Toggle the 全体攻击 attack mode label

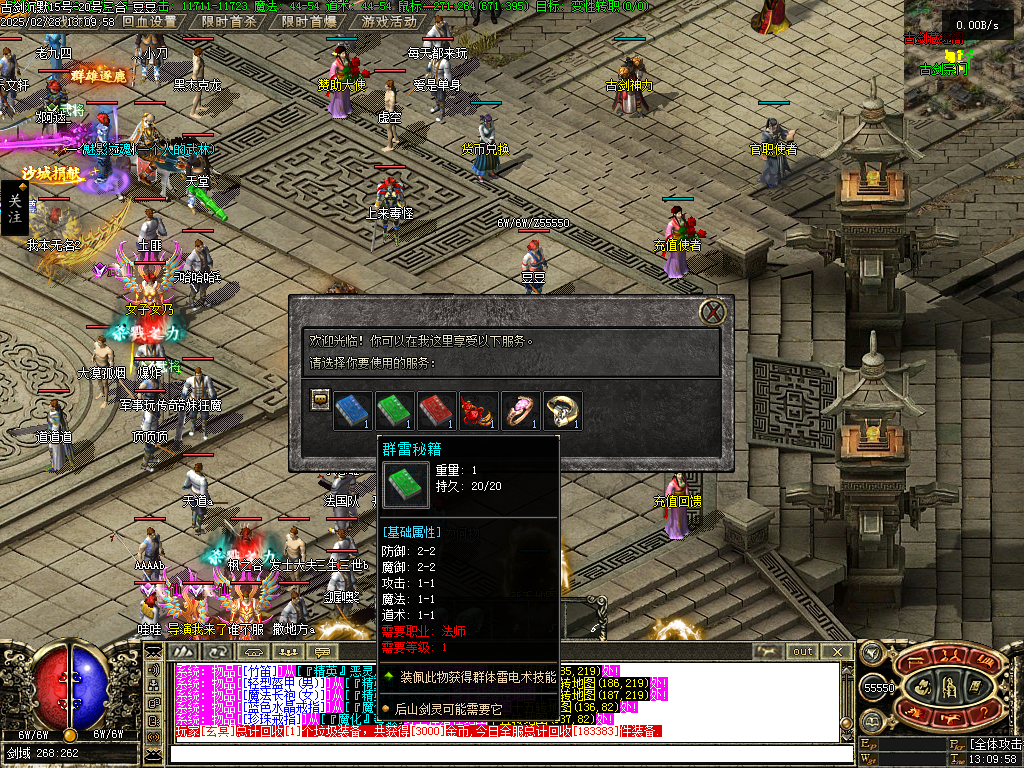click(996, 745)
